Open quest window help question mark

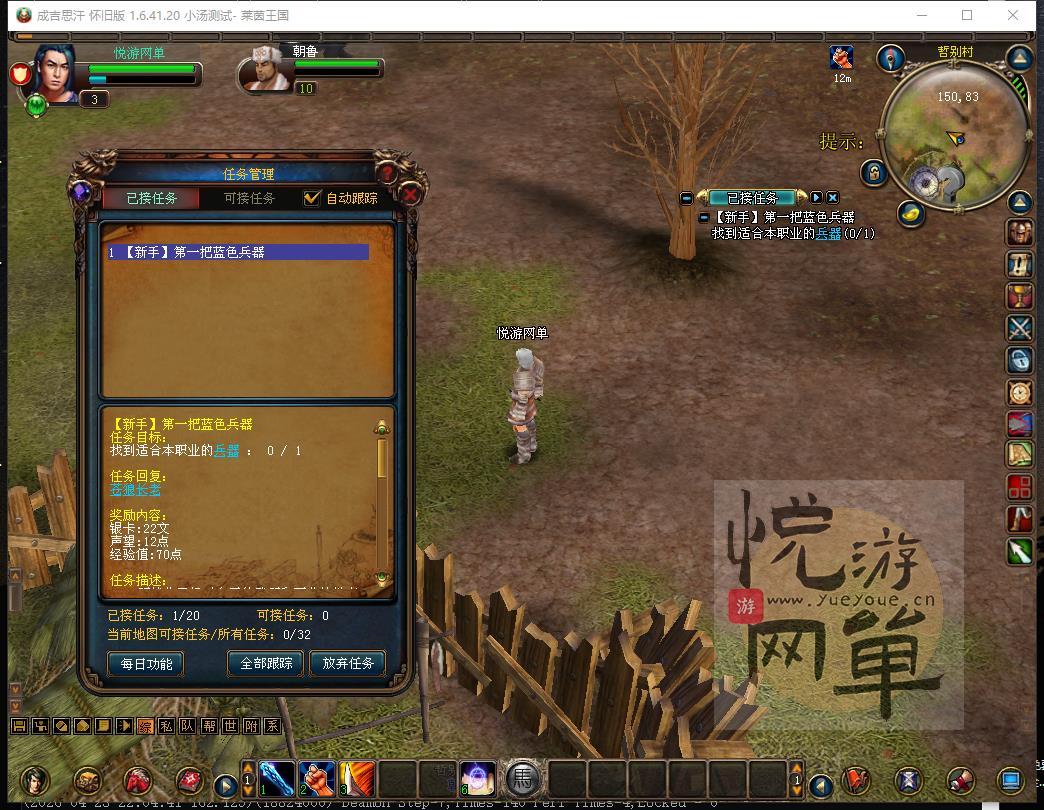386,172
